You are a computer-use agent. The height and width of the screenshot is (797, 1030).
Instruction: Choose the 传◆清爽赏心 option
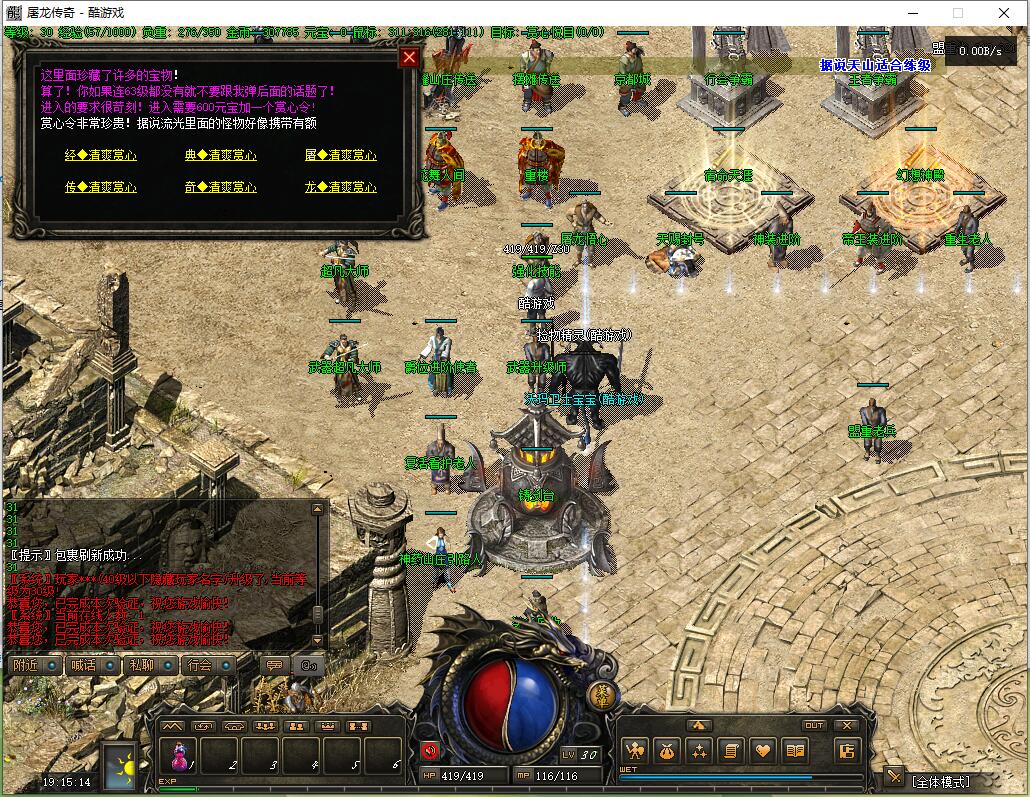point(100,187)
